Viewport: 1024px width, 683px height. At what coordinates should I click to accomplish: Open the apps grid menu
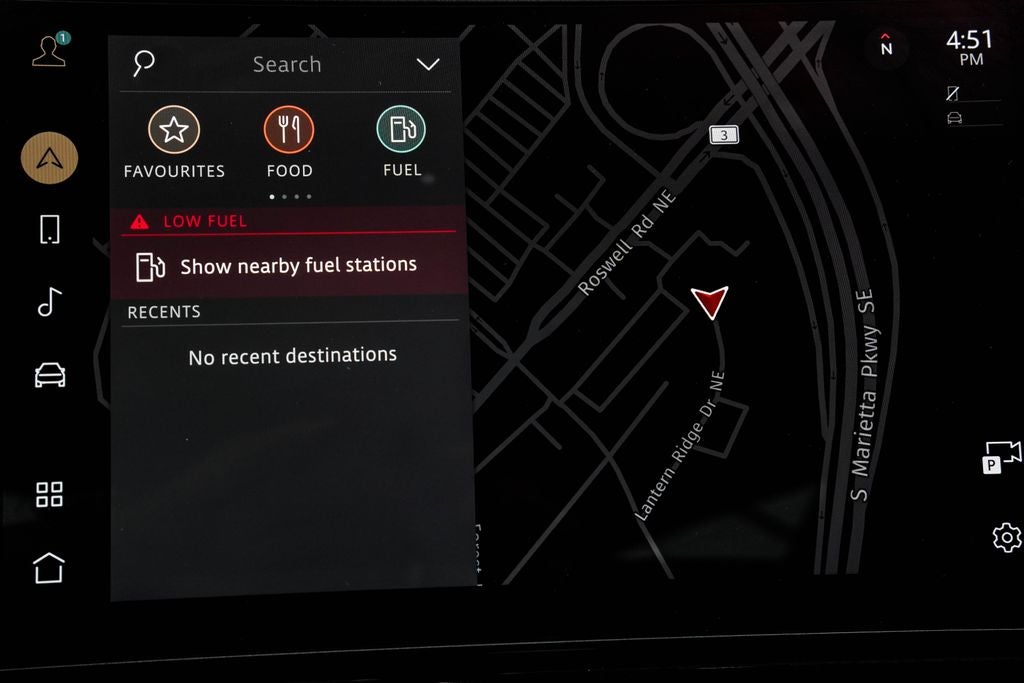tap(49, 494)
